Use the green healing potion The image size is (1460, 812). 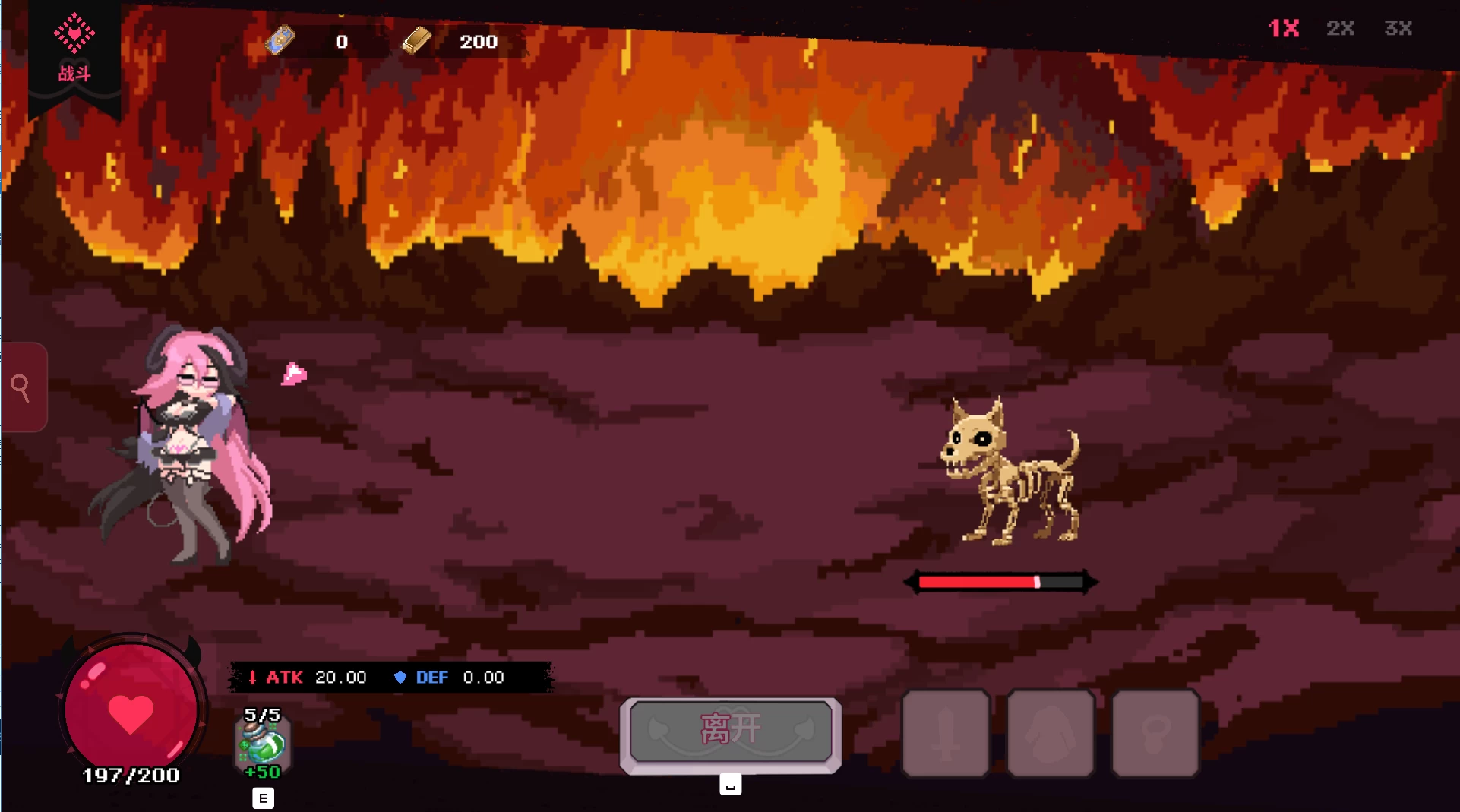pos(263,744)
